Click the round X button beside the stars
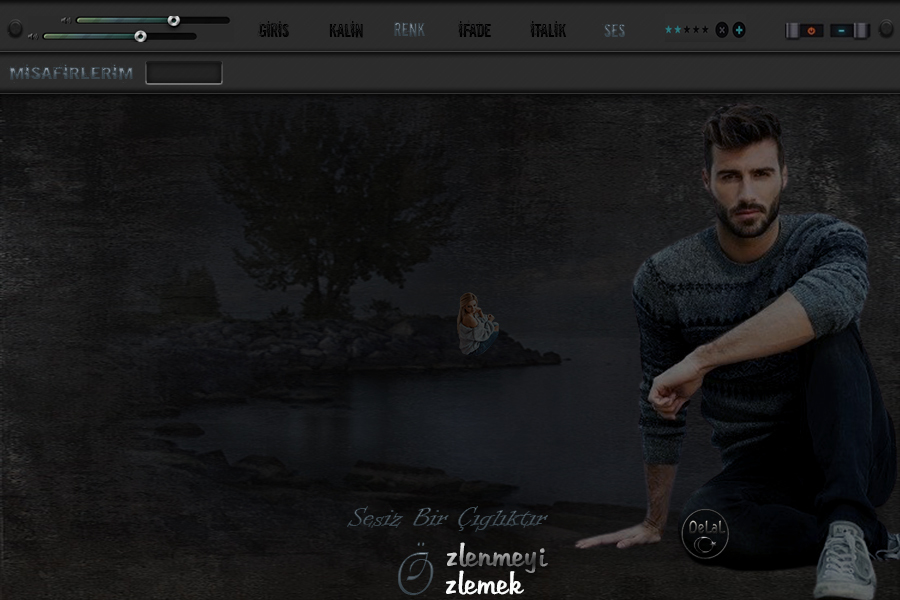Image resolution: width=900 pixels, height=600 pixels. pyautogui.click(x=722, y=30)
